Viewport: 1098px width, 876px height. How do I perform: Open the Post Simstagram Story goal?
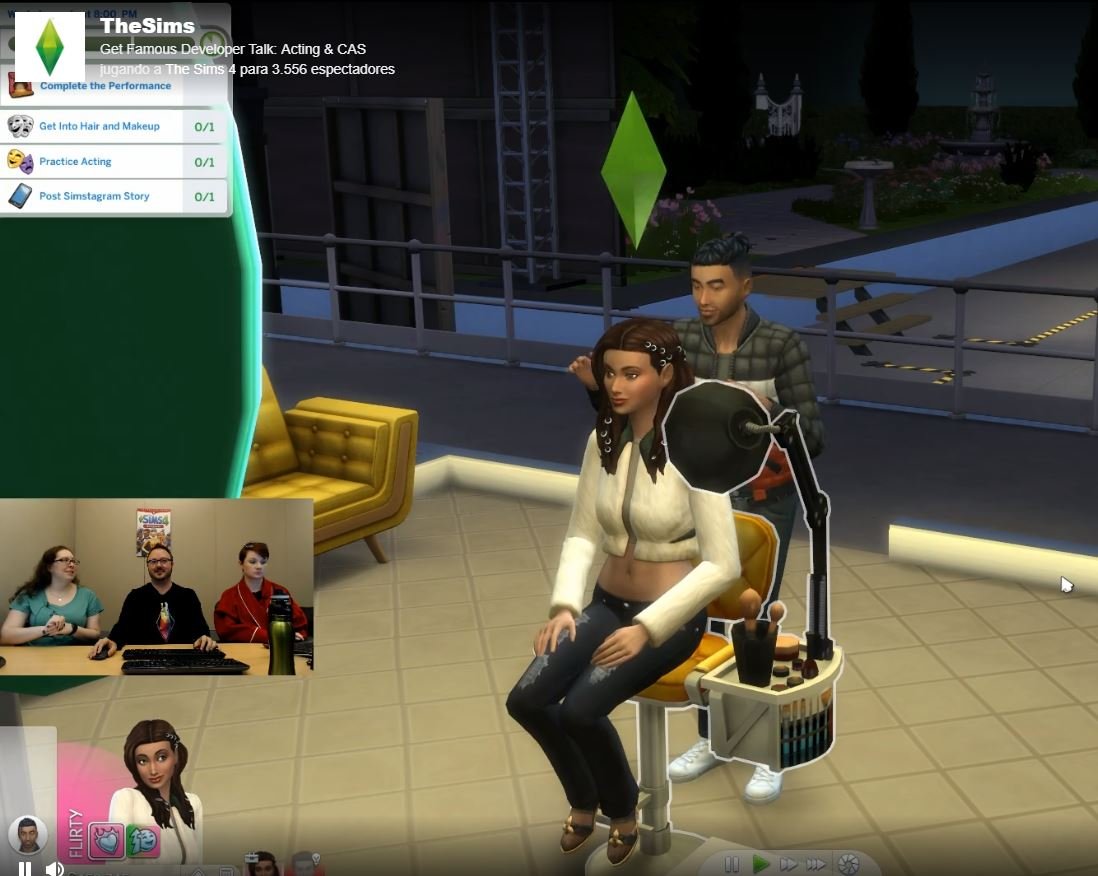click(94, 197)
